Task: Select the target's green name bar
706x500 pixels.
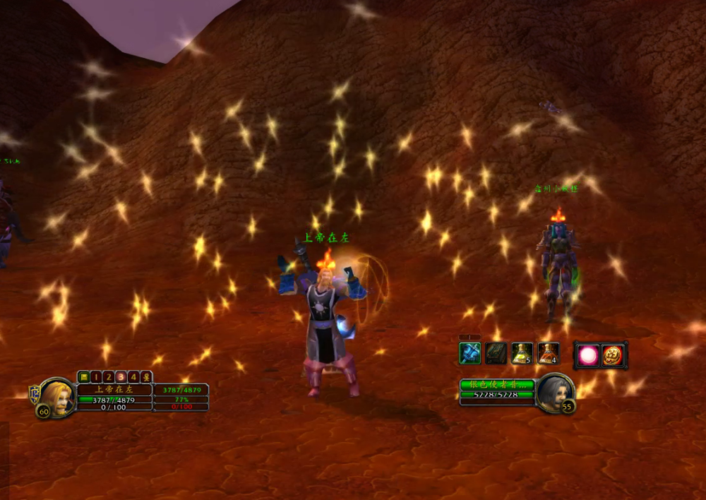Action: coord(497,383)
